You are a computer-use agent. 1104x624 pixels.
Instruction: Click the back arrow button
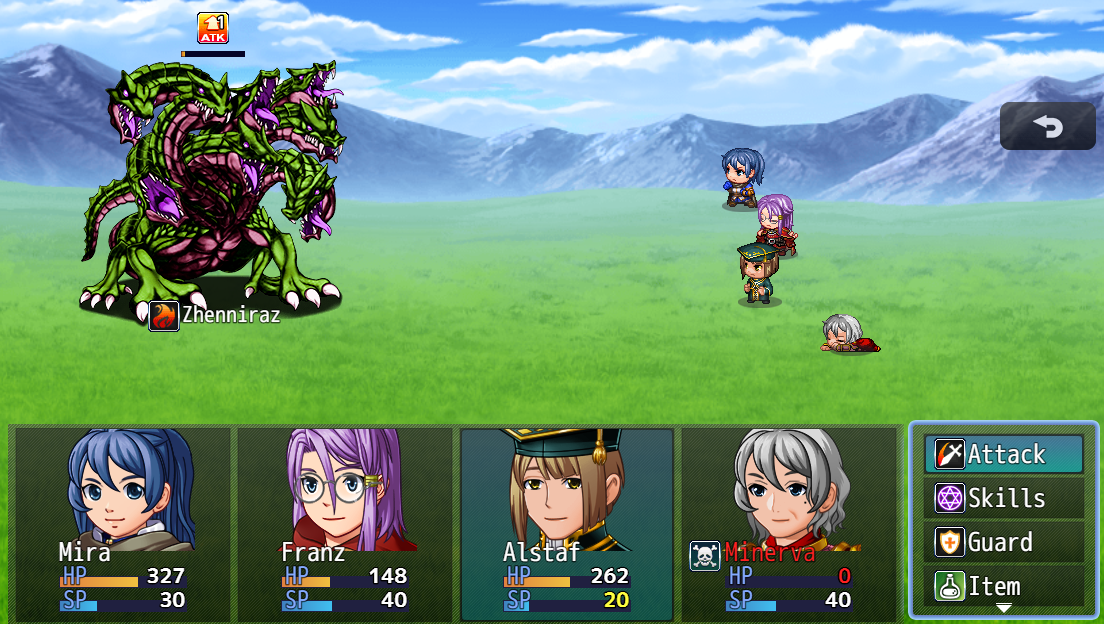pos(1047,126)
